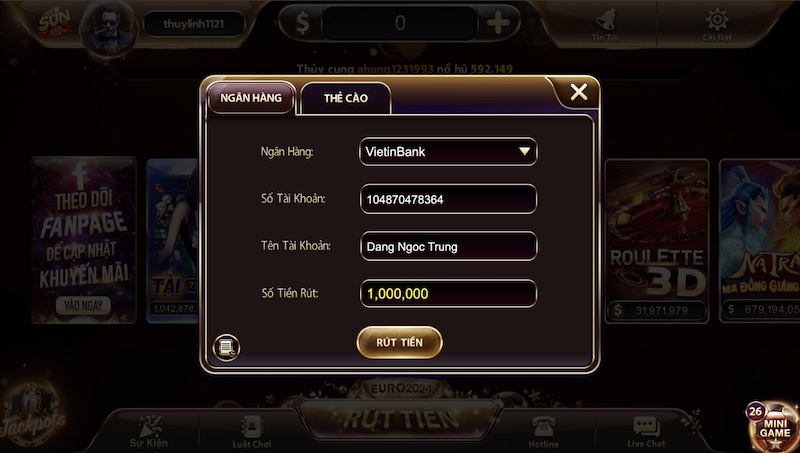Select the Roulette 3D game tile
800x453 pixels.
tap(656, 240)
